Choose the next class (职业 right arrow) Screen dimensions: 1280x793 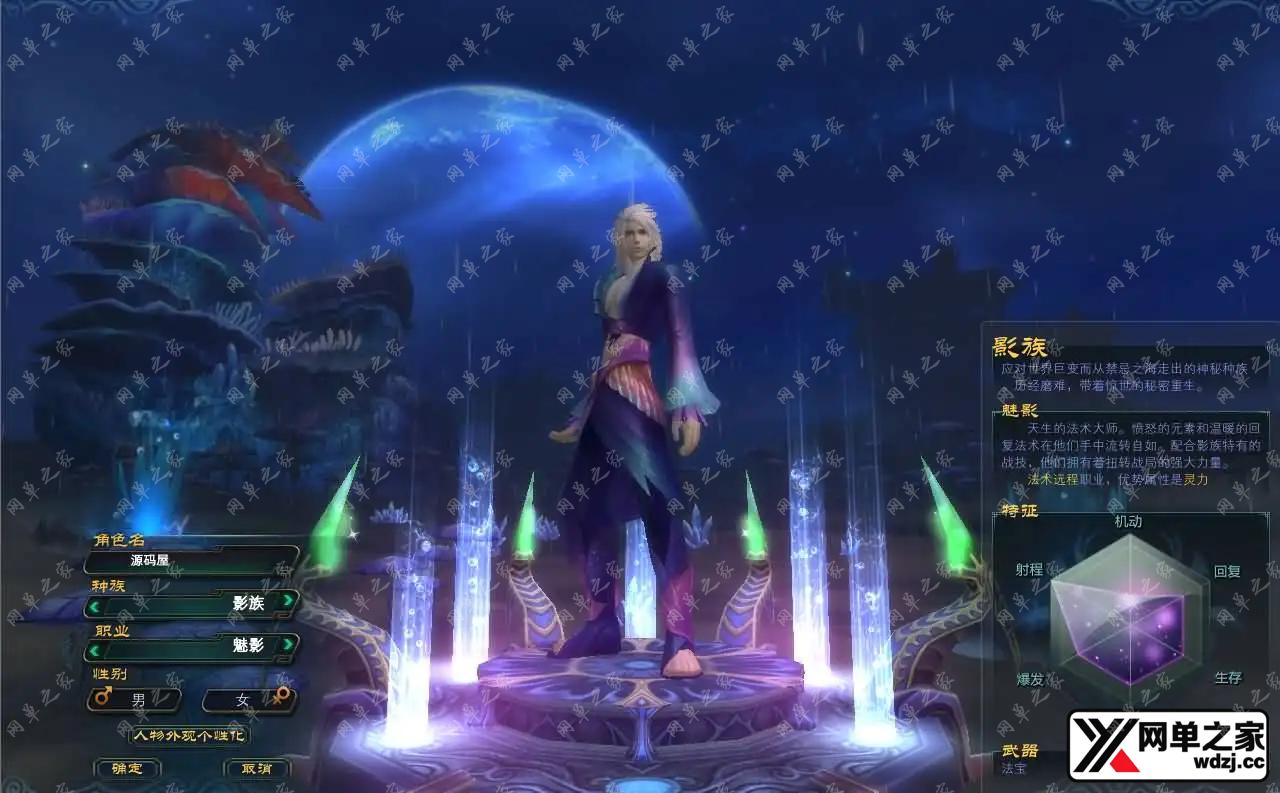[x=287, y=645]
